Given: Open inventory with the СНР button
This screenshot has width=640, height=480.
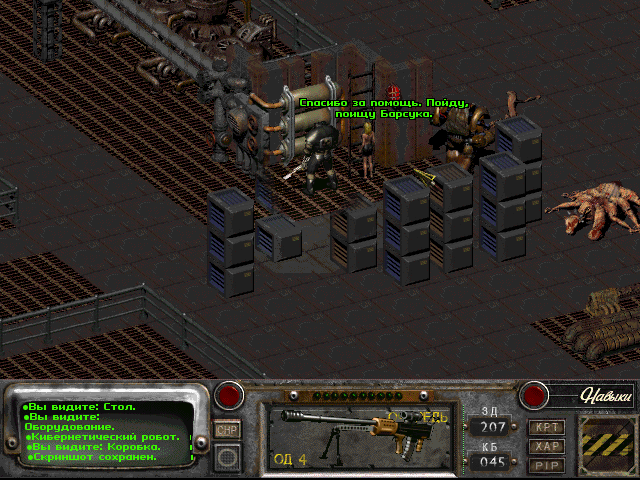Looking at the screenshot, I should (227, 429).
